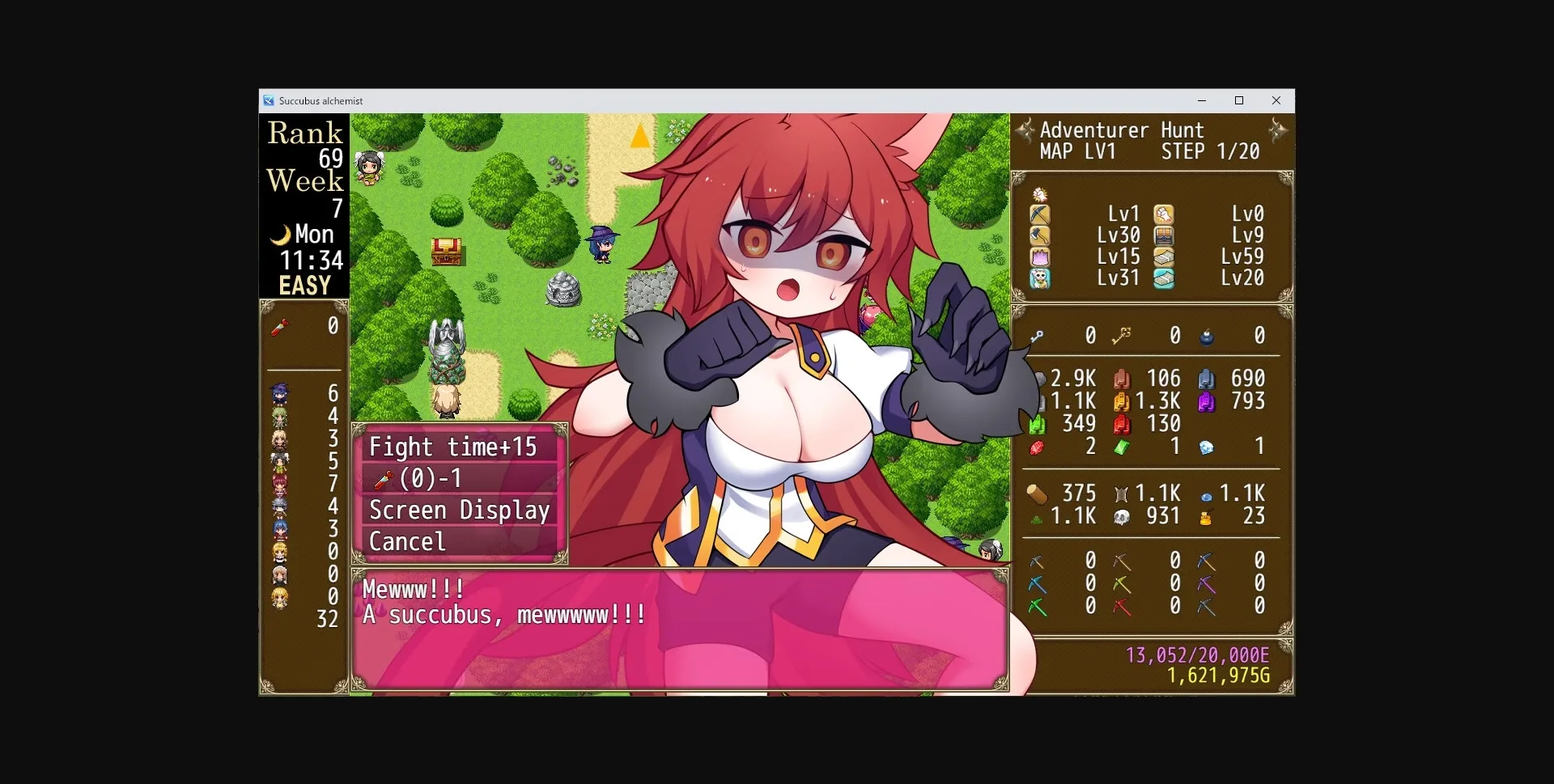This screenshot has width=1554, height=784.
Task: Click the treasure chest on the map
Action: click(x=448, y=251)
